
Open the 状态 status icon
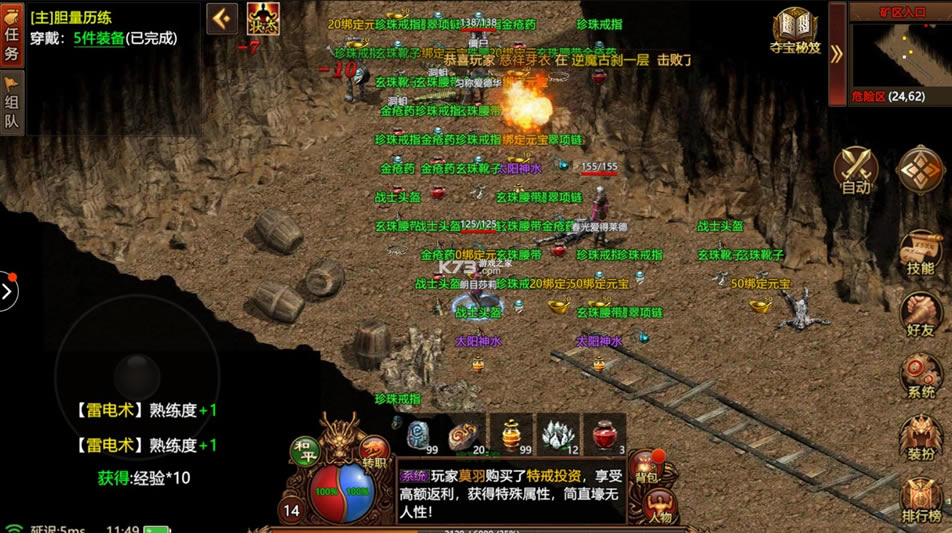point(262,18)
